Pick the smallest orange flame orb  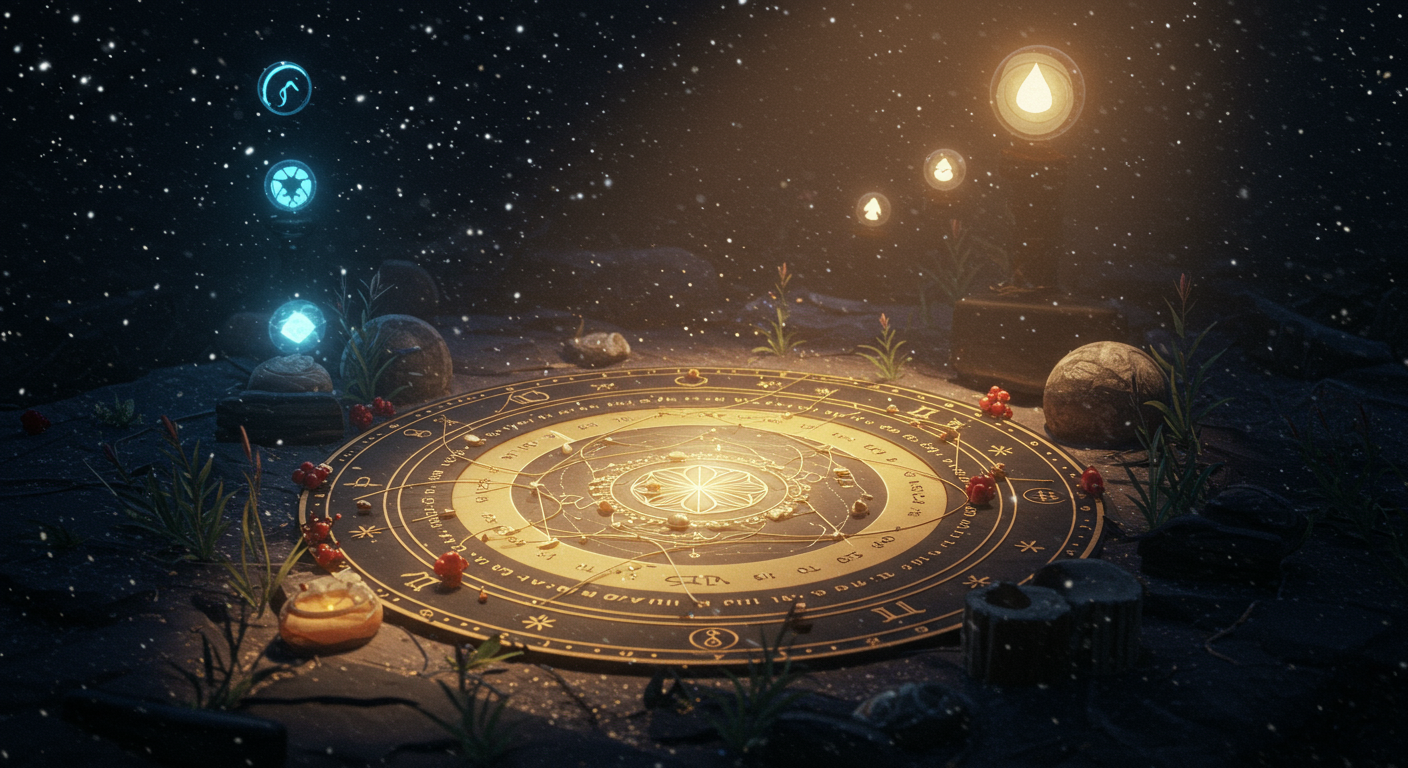coord(873,208)
